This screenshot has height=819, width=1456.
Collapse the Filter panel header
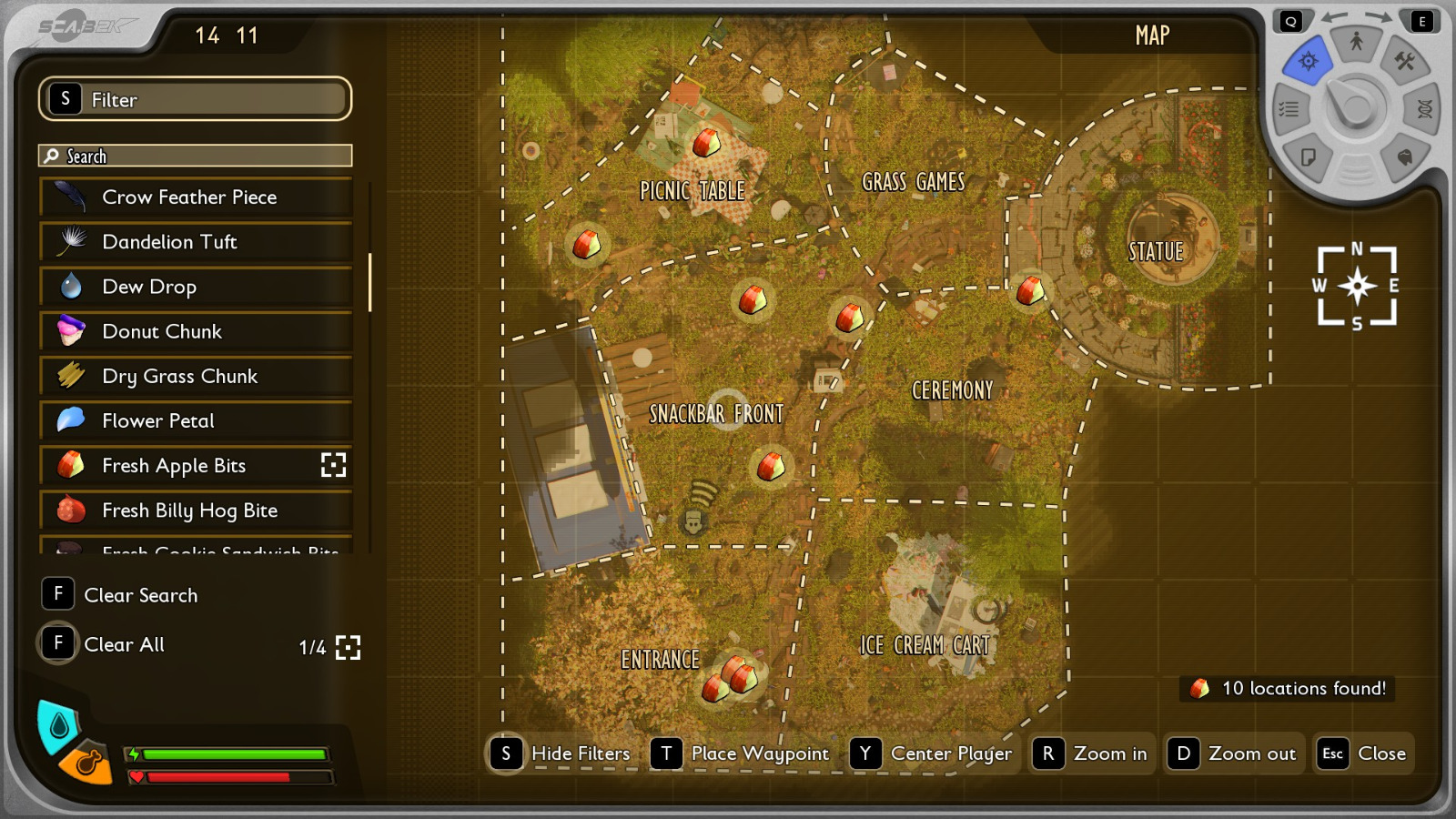[194, 98]
